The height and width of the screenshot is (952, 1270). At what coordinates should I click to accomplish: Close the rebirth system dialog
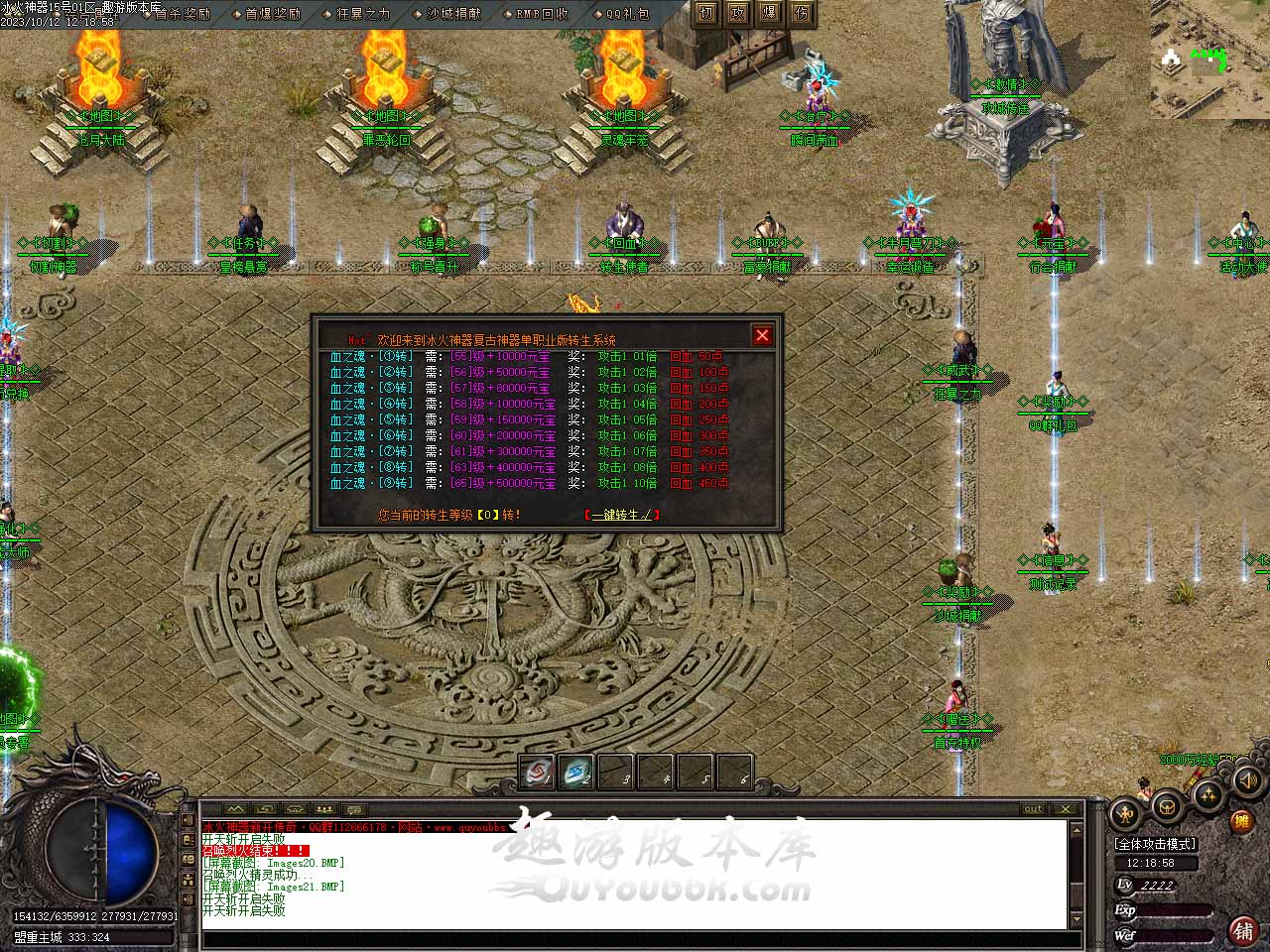(x=762, y=335)
